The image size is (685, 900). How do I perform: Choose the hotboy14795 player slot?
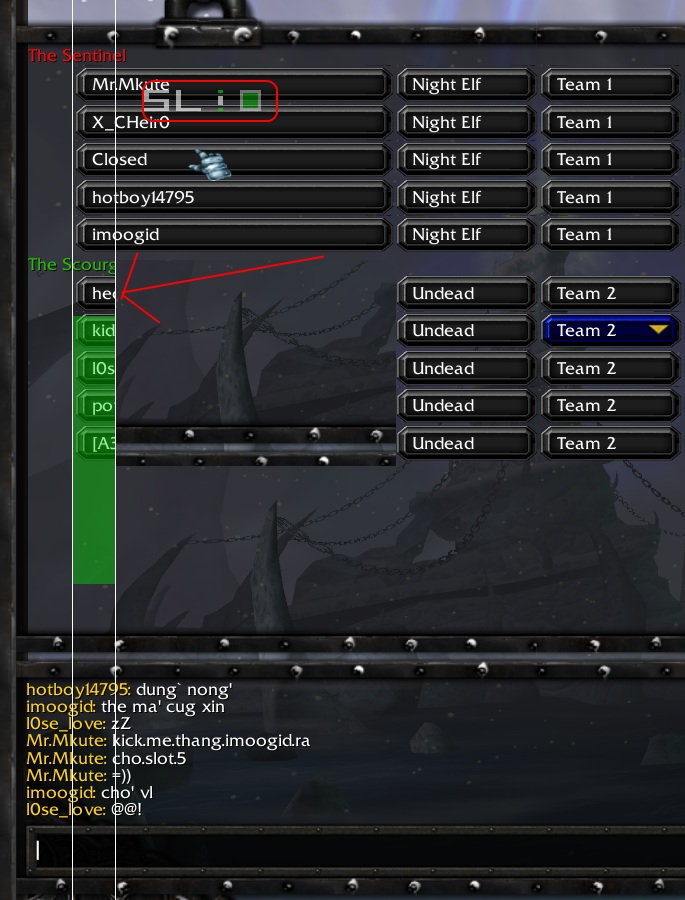[x=232, y=198]
